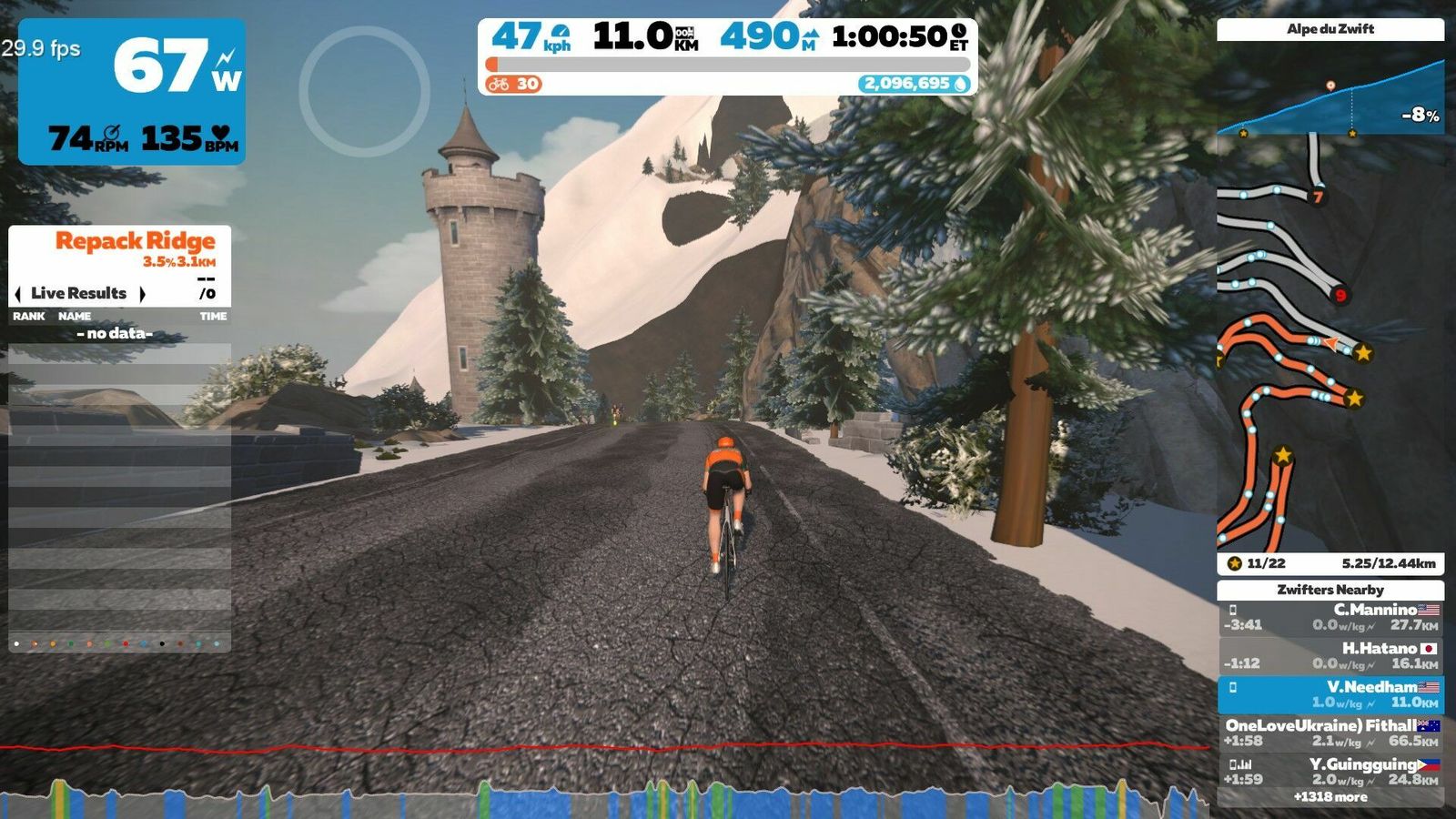1456x819 pixels.
Task: Select rider C.Mannino in Zwifters Nearby
Action: click(1330, 618)
